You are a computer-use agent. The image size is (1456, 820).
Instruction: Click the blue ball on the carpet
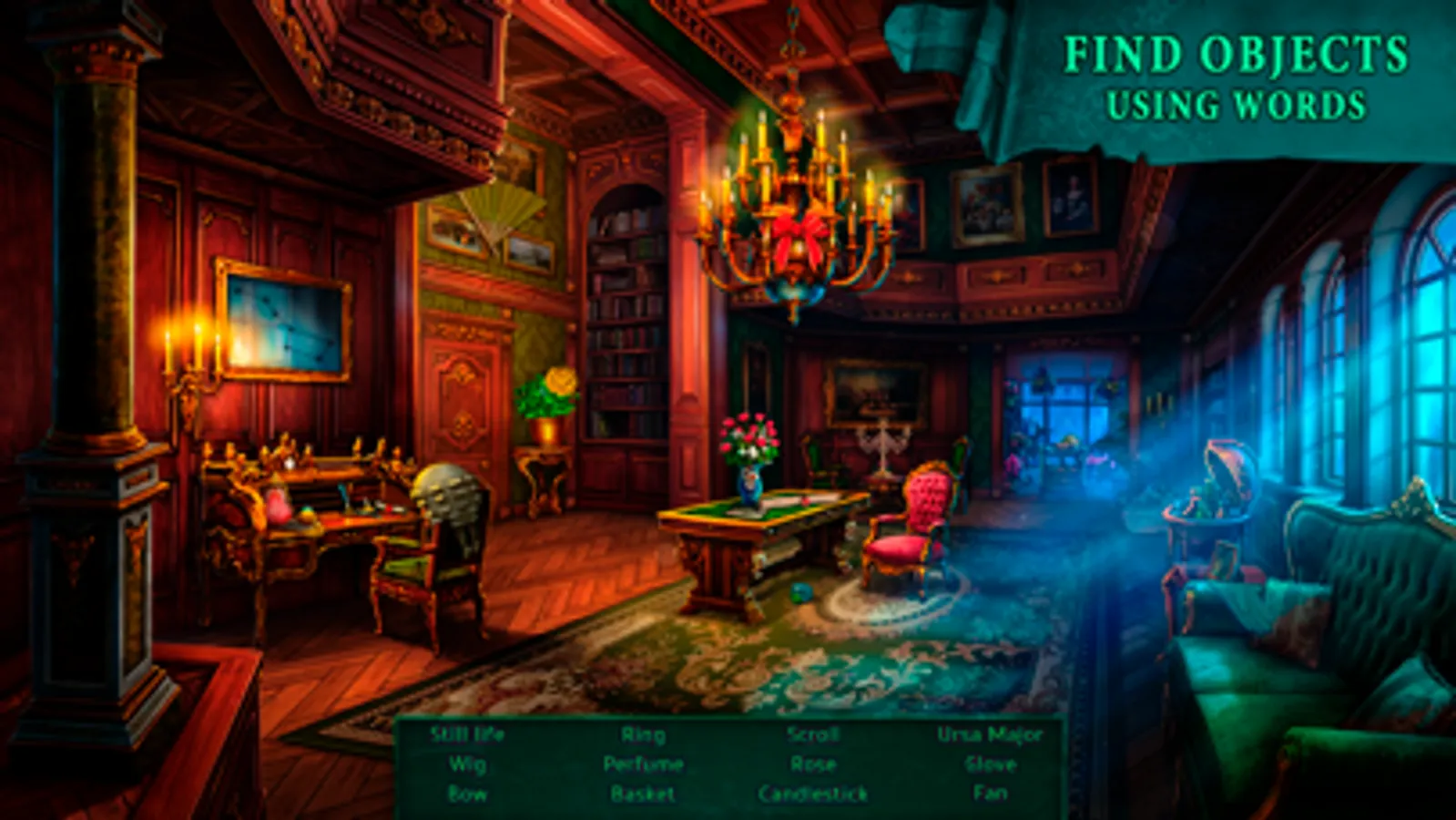click(x=799, y=592)
